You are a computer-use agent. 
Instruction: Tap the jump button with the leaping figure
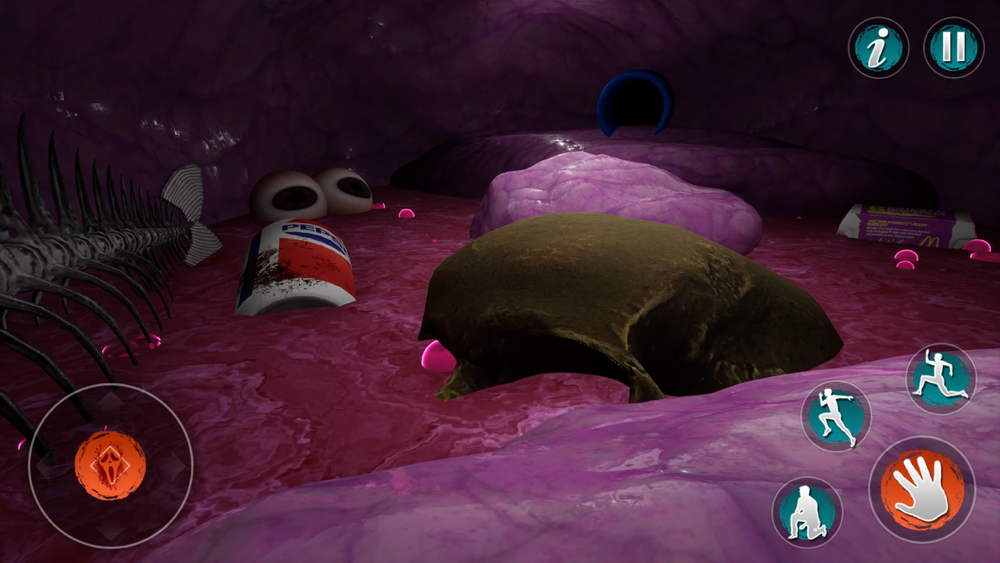(x=941, y=378)
